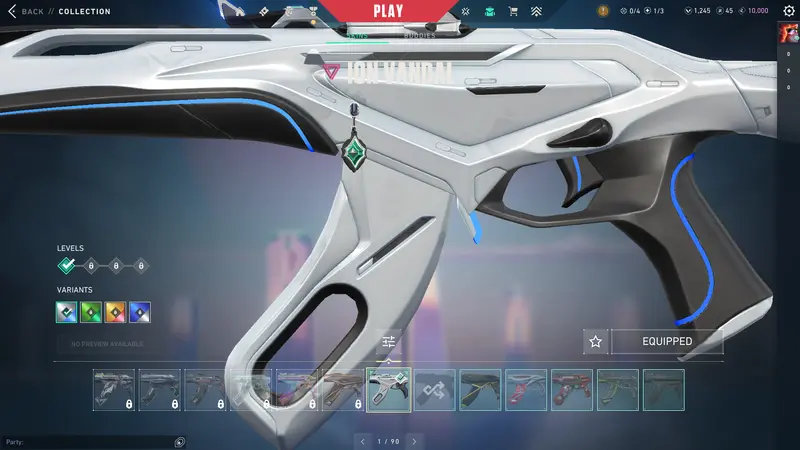This screenshot has height=450, width=800.
Task: Open the settings gear
Action: tap(788, 11)
